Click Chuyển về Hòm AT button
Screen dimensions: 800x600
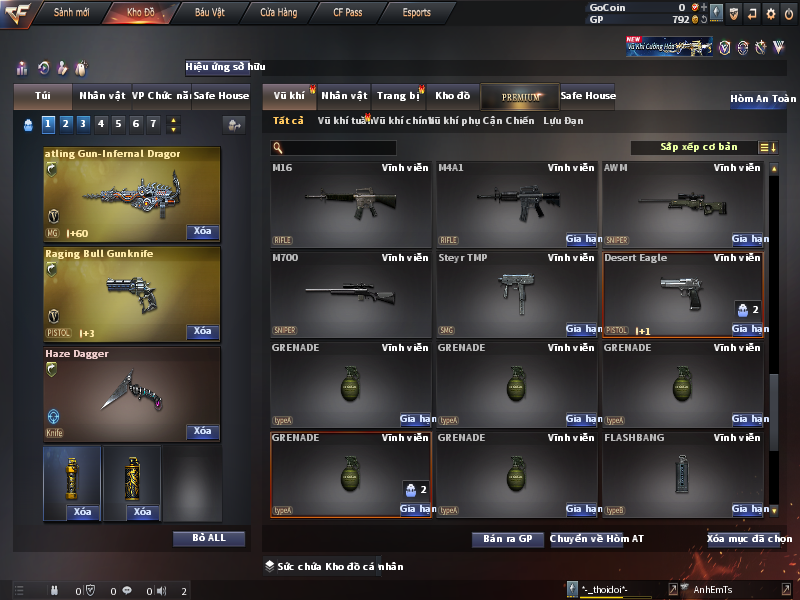click(x=597, y=539)
